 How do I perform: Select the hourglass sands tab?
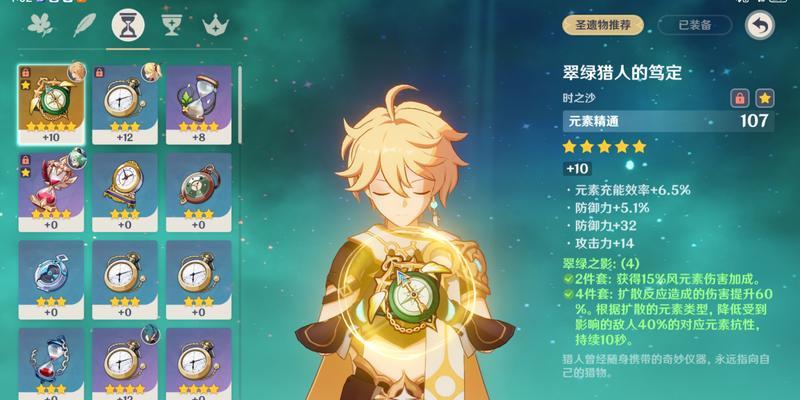click(127, 24)
